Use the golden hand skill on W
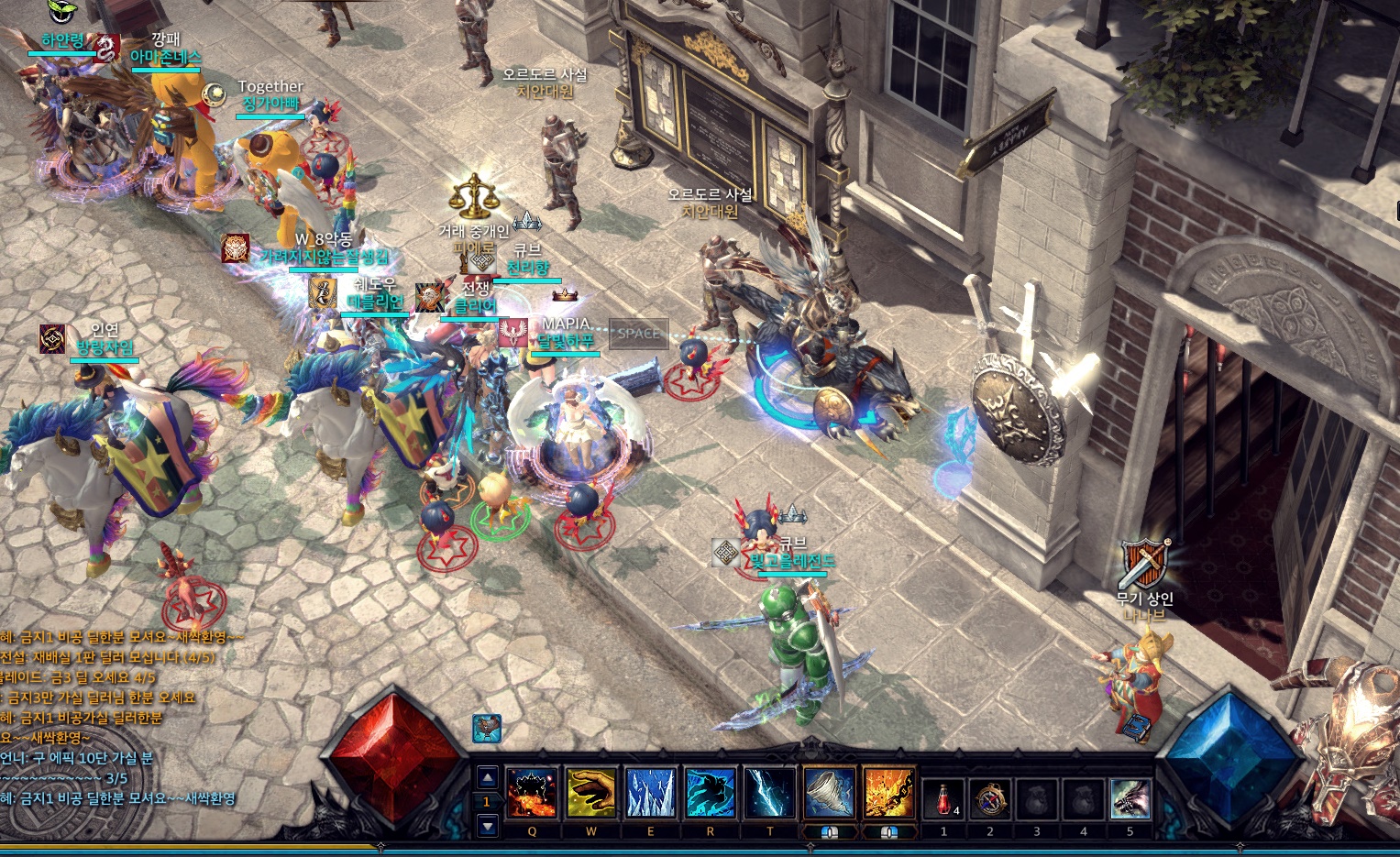The height and width of the screenshot is (857, 1400). [590, 793]
